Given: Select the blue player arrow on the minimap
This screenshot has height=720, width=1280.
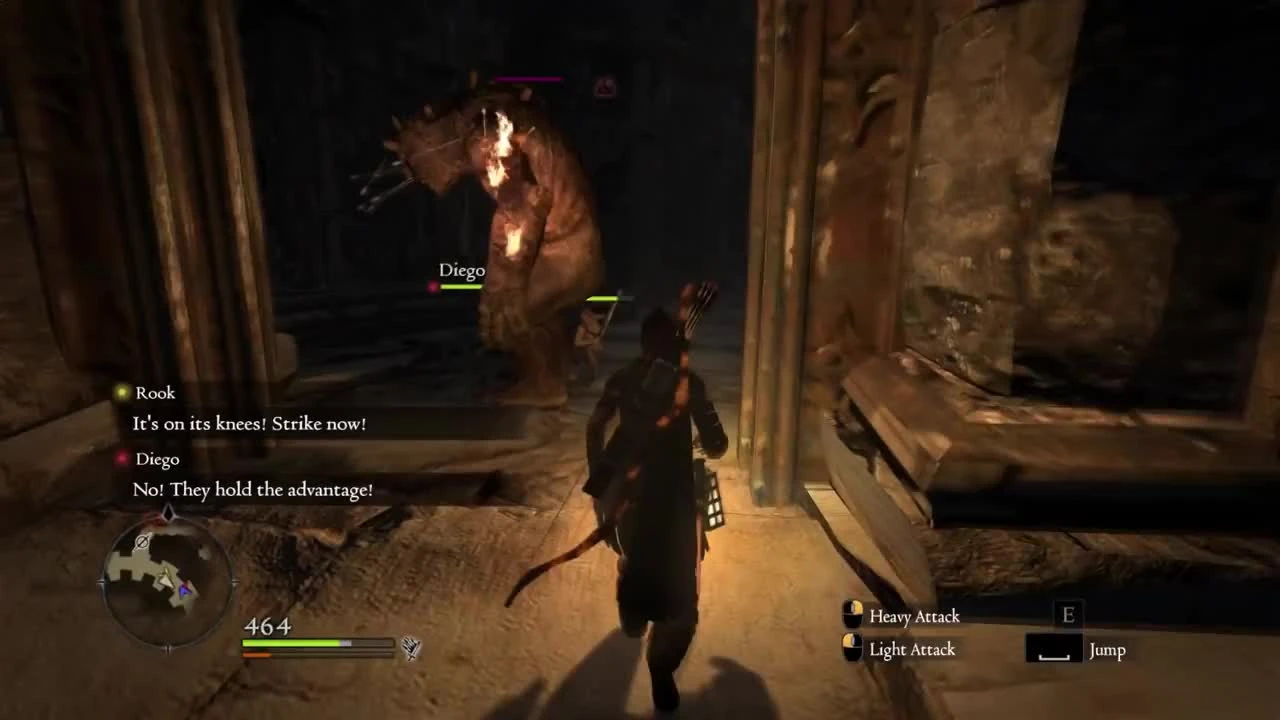Looking at the screenshot, I should point(185,590).
